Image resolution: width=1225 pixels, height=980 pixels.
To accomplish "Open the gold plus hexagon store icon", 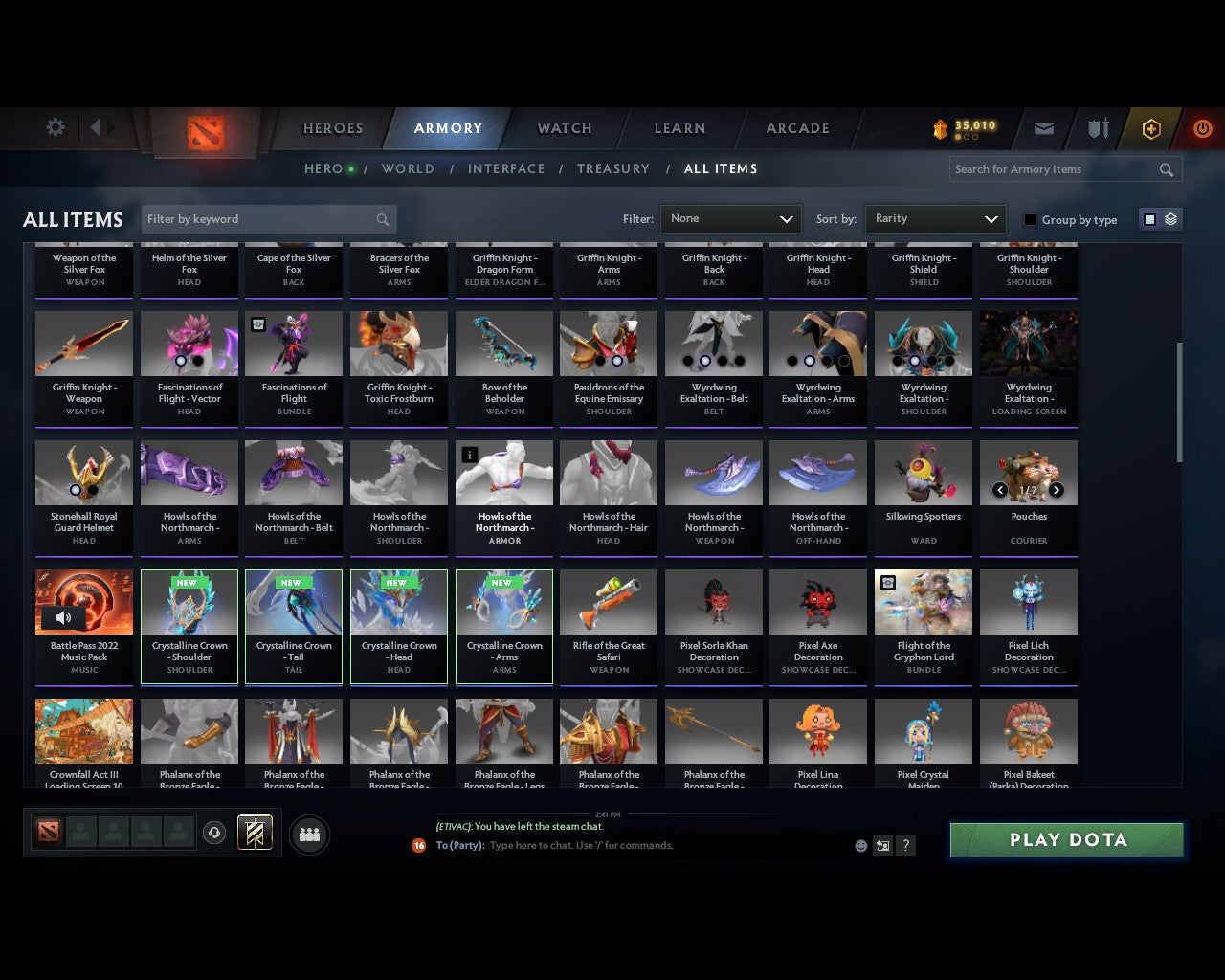I will pyautogui.click(x=1151, y=128).
